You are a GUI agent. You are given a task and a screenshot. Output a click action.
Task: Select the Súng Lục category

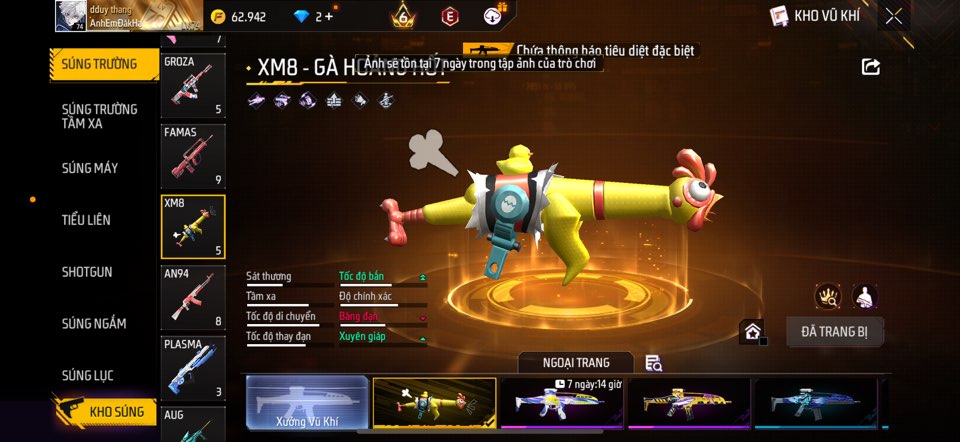88,376
